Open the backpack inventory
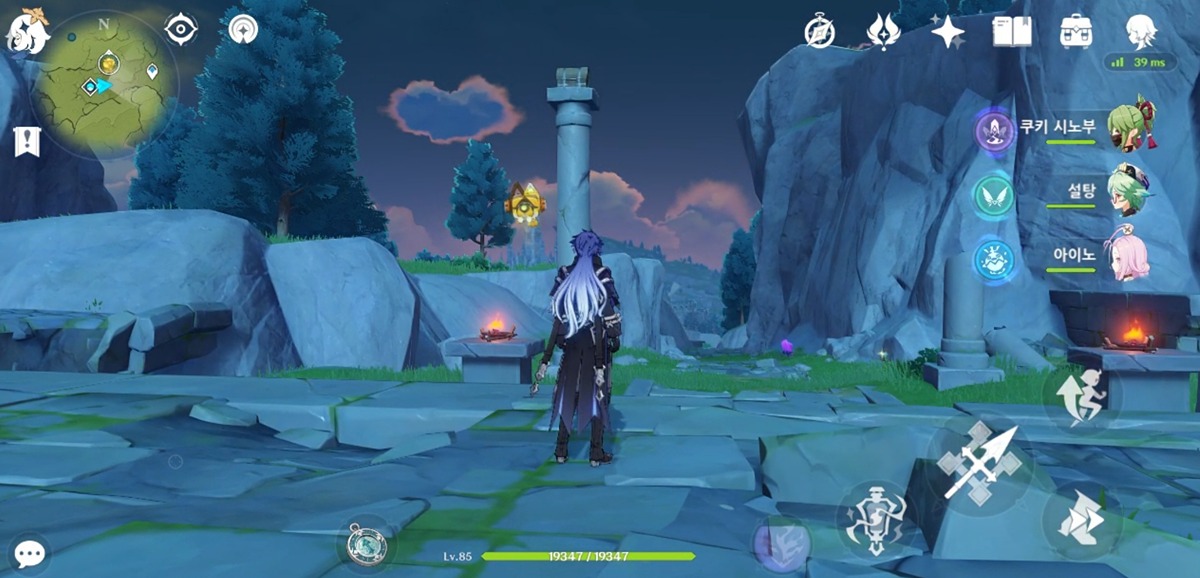1200x578 pixels. tap(1075, 31)
